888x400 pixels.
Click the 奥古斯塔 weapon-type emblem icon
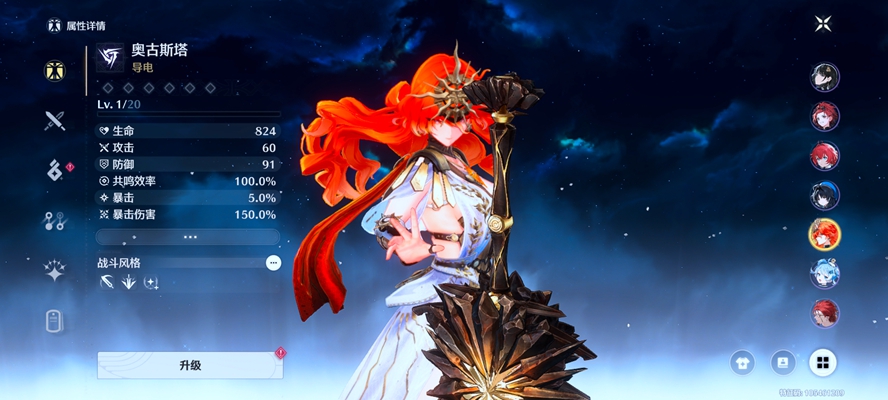click(109, 58)
